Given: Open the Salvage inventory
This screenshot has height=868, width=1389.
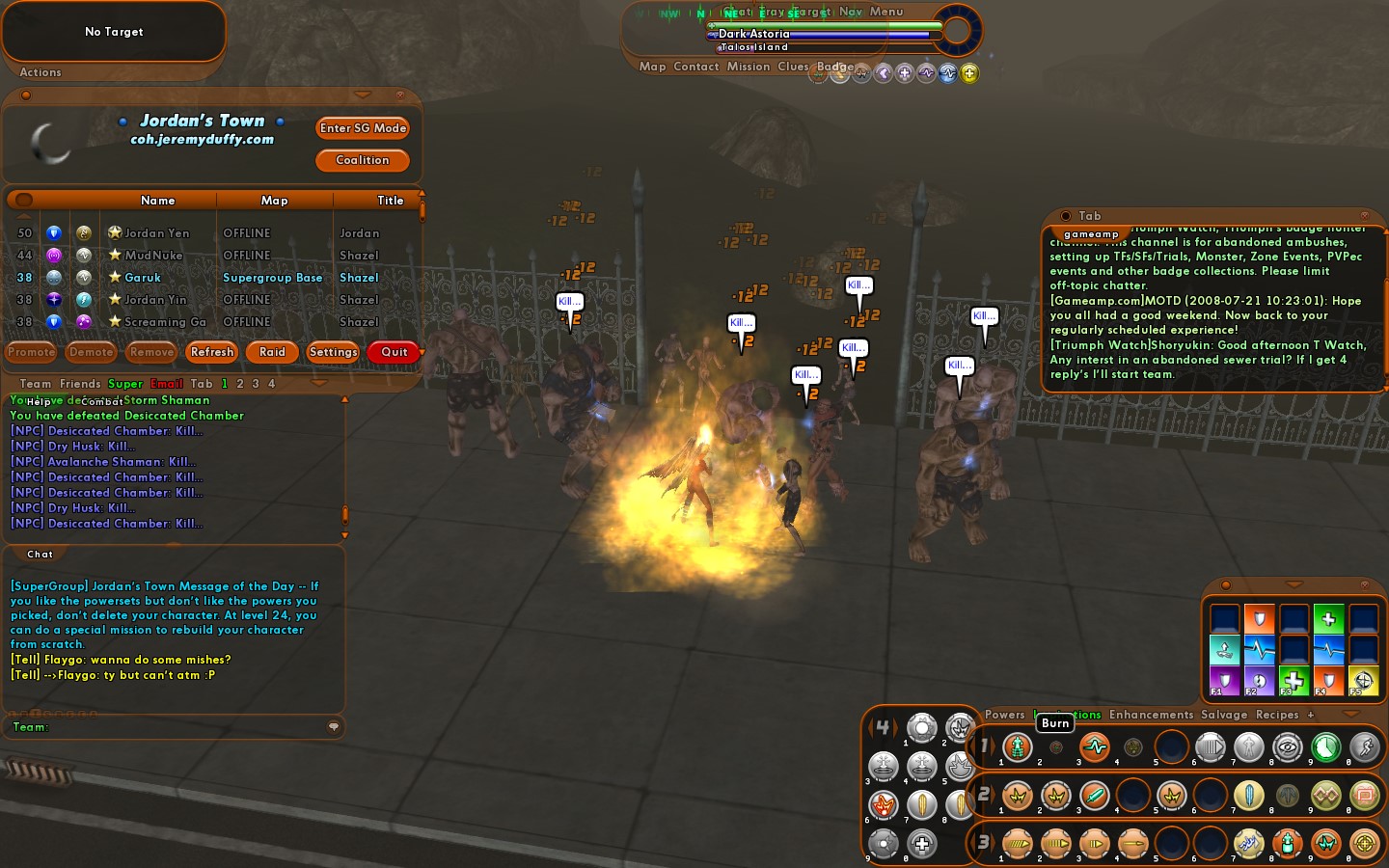Looking at the screenshot, I should 1224,715.
